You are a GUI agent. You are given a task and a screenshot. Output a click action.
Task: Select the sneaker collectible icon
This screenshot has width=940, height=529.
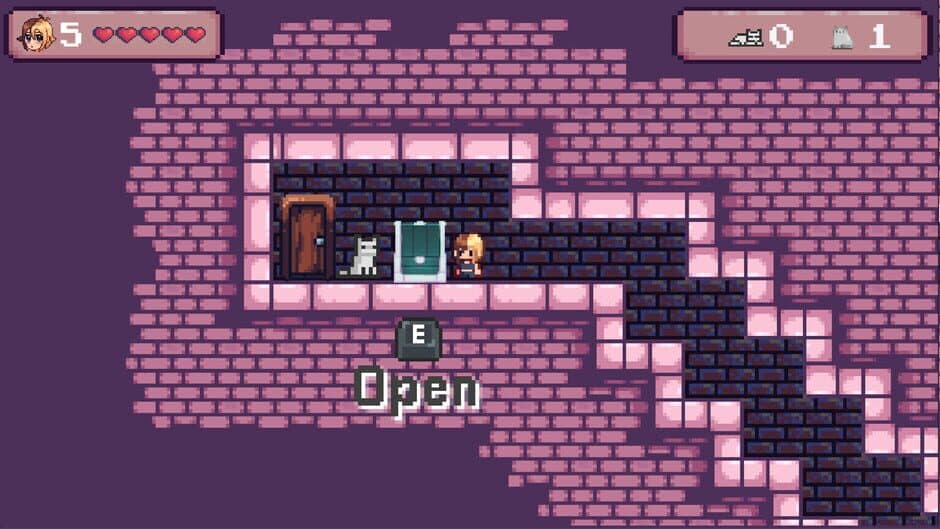click(745, 38)
